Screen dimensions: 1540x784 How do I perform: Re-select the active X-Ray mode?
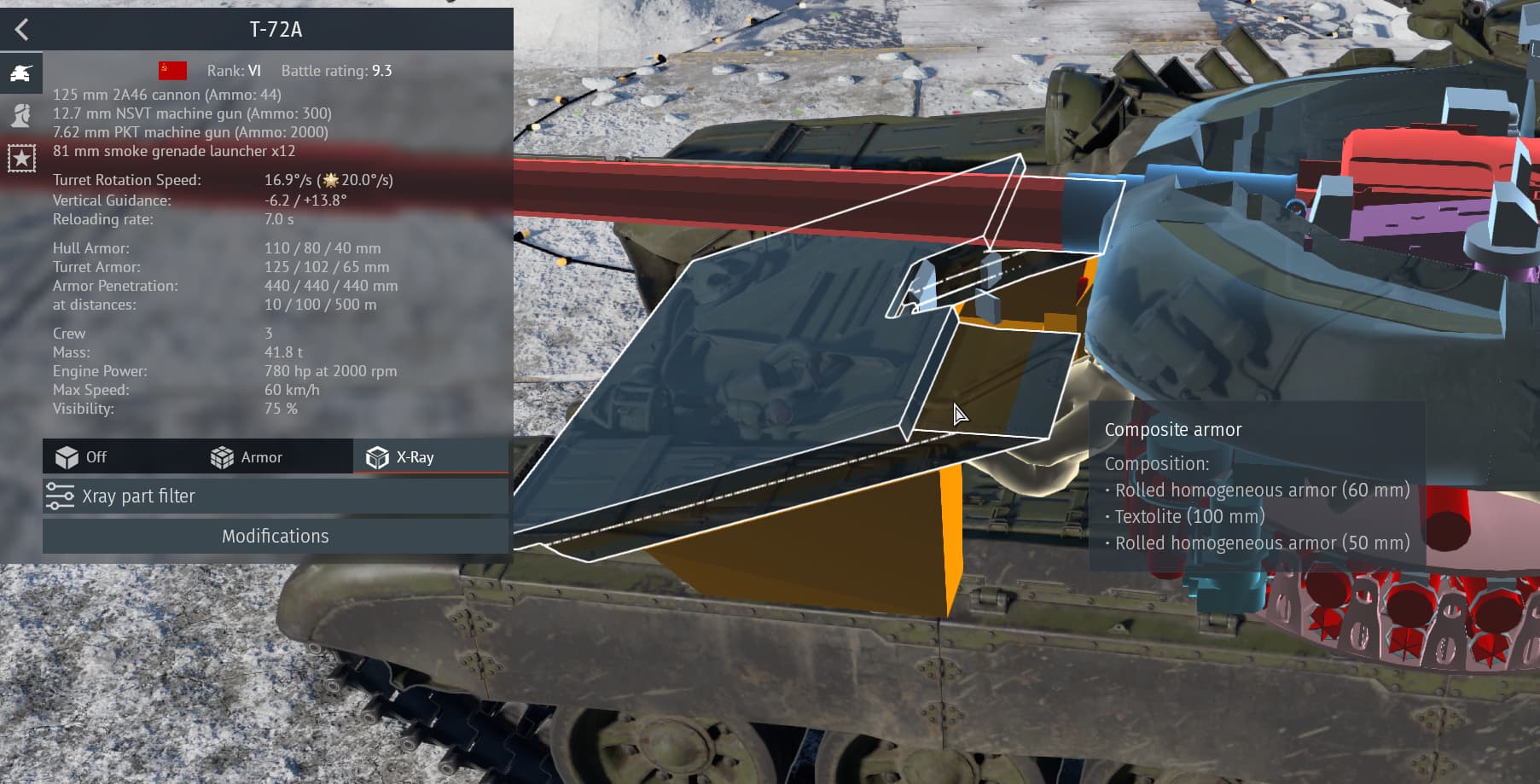pyautogui.click(x=414, y=456)
